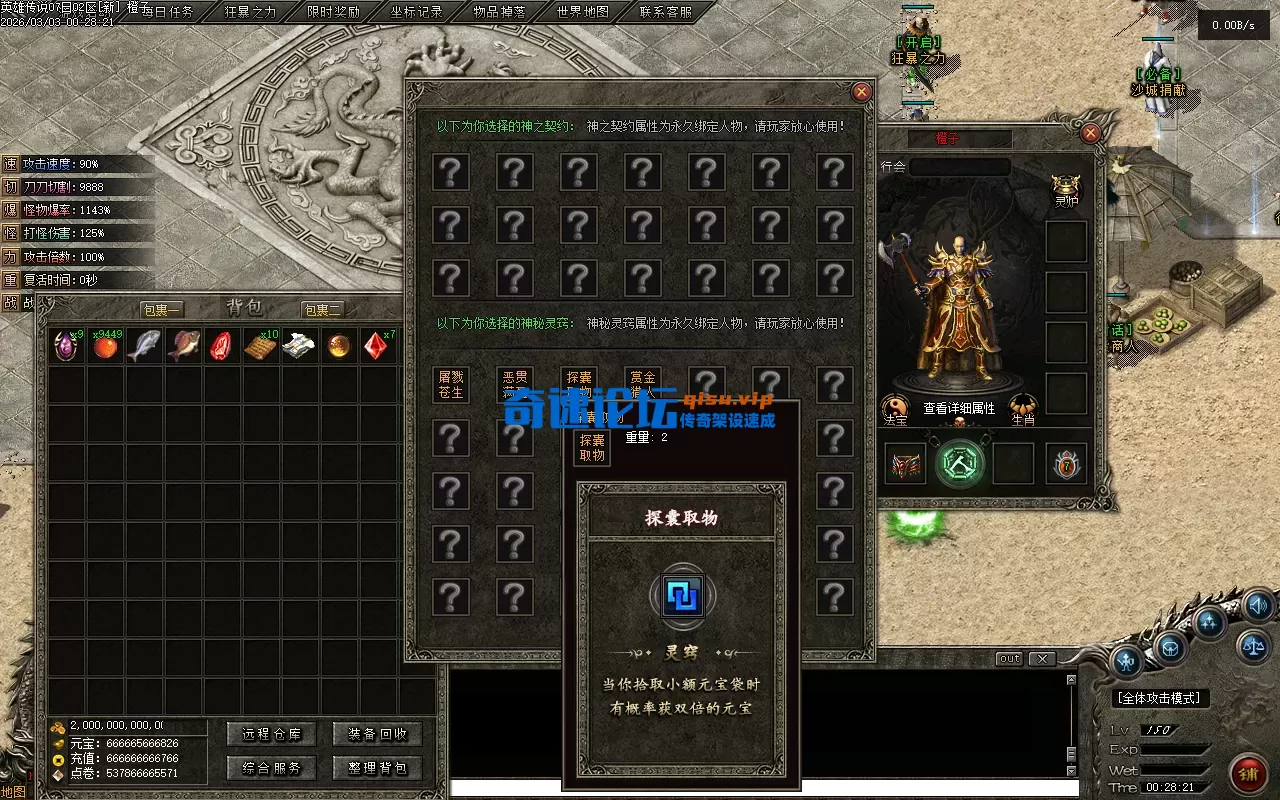Open the 综合服务 general services
The width and height of the screenshot is (1280, 800).
[x=271, y=768]
